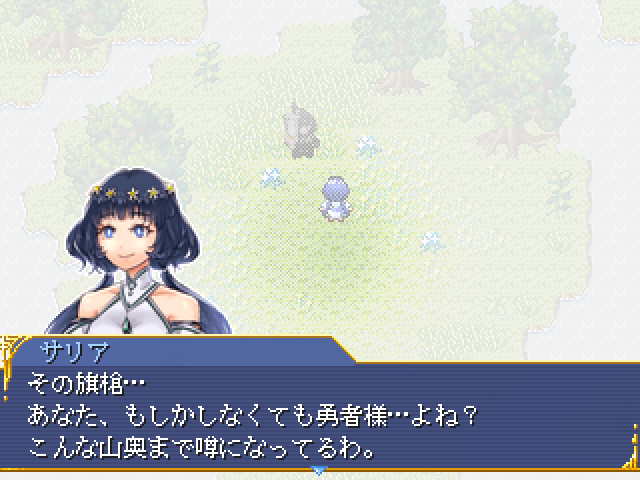Click the blue dialogue continue arrow

click(319, 470)
